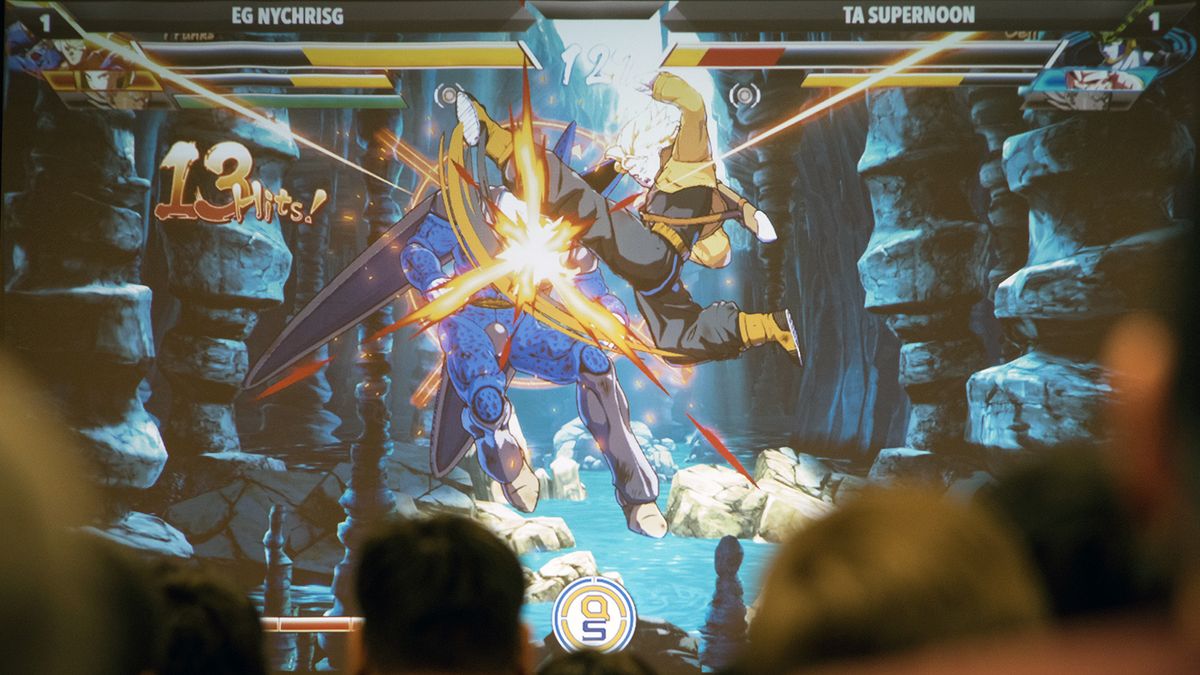Image resolution: width=1200 pixels, height=675 pixels.
Task: Select the left player's character portrait
Action: [75, 70]
